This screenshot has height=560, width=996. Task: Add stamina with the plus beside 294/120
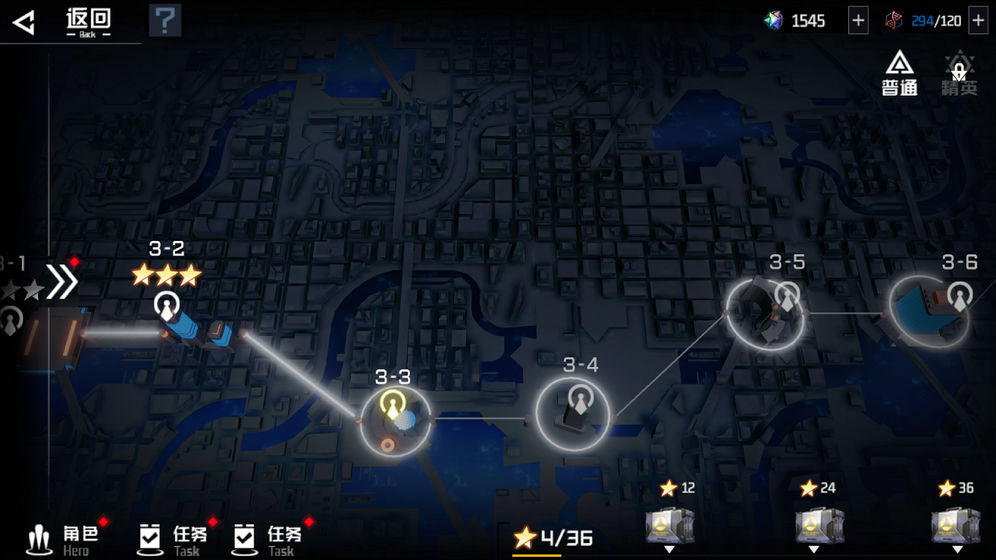pos(978,21)
